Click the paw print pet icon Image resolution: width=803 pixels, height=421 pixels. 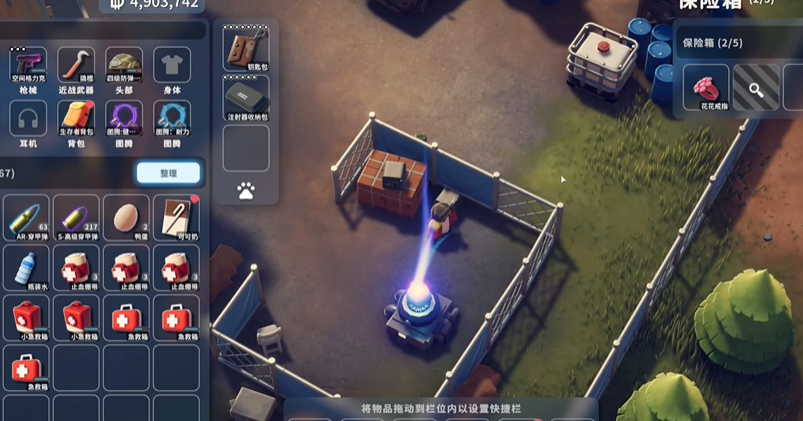click(246, 190)
